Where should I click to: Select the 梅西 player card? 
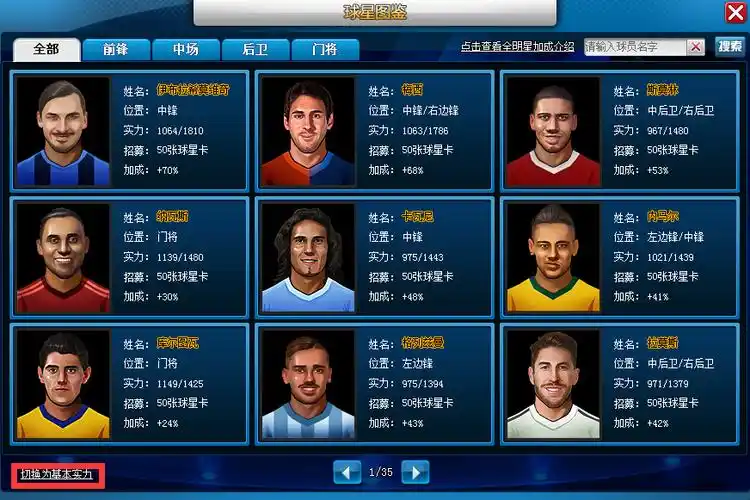[374, 130]
